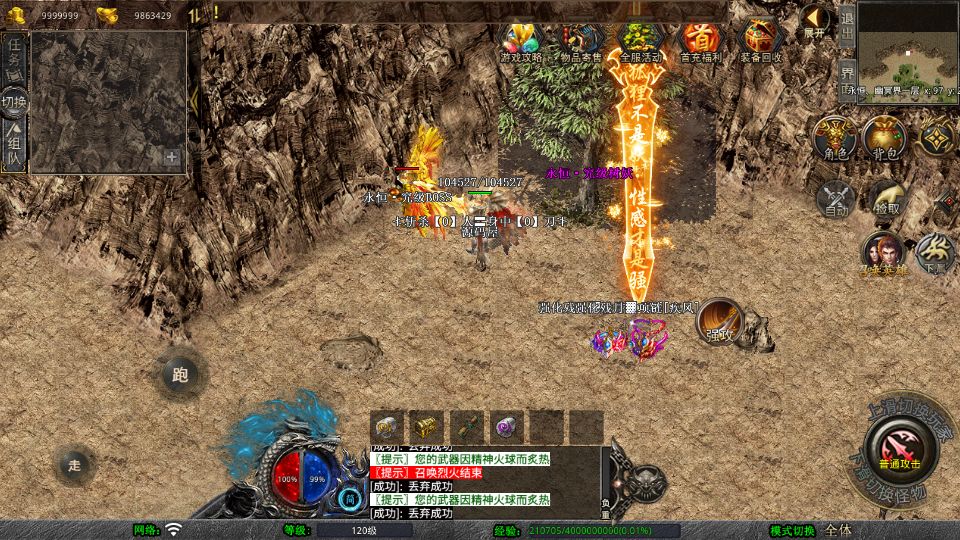Activate the 召唤英雄 summon hero button
Image resolution: width=960 pixels, height=540 pixels.
(882, 254)
